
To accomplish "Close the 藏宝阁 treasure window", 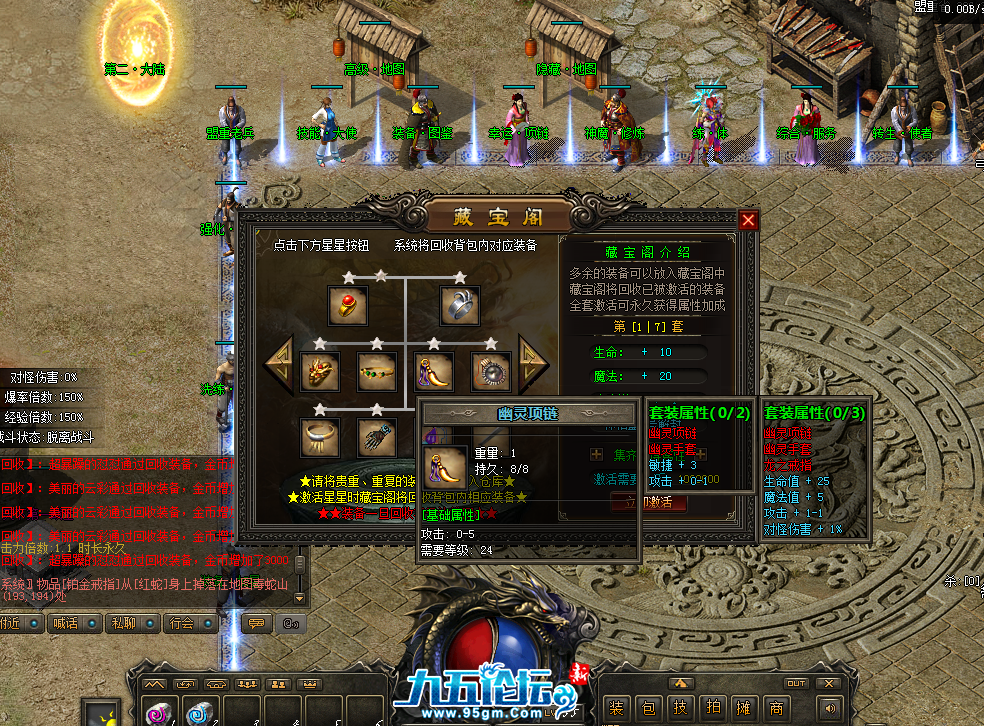I will [x=748, y=220].
